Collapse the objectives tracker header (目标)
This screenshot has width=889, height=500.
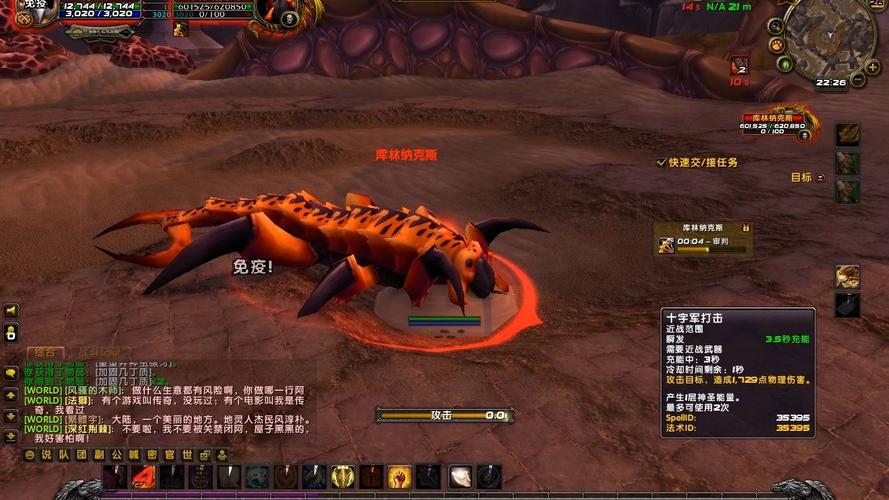click(820, 178)
